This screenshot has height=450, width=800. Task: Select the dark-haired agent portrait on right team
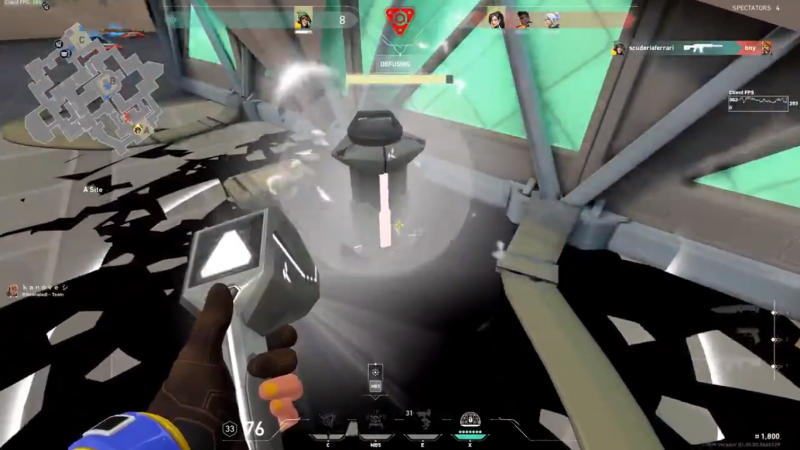click(495, 19)
